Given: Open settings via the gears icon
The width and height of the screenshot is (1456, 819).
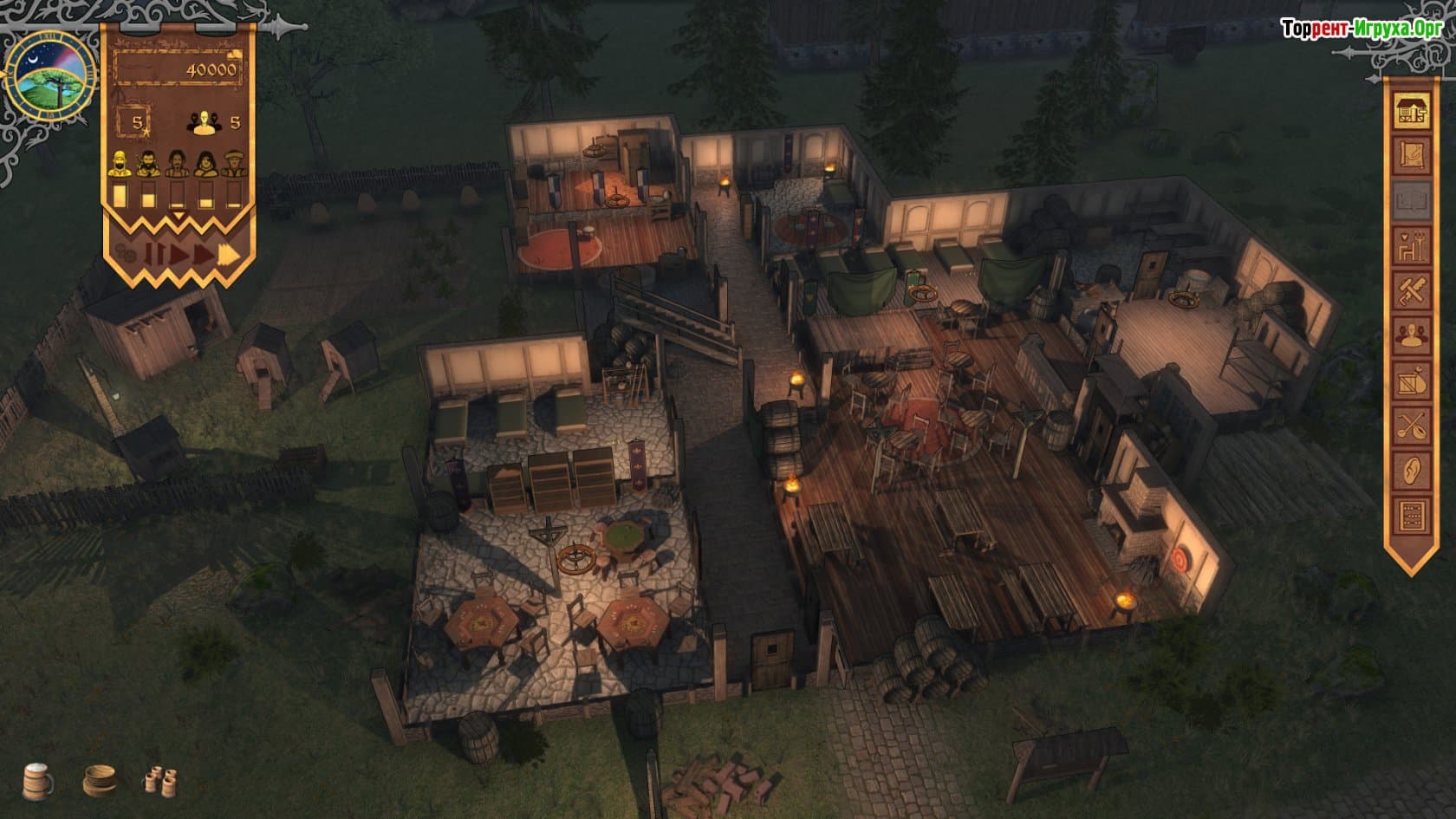Looking at the screenshot, I should [126, 254].
